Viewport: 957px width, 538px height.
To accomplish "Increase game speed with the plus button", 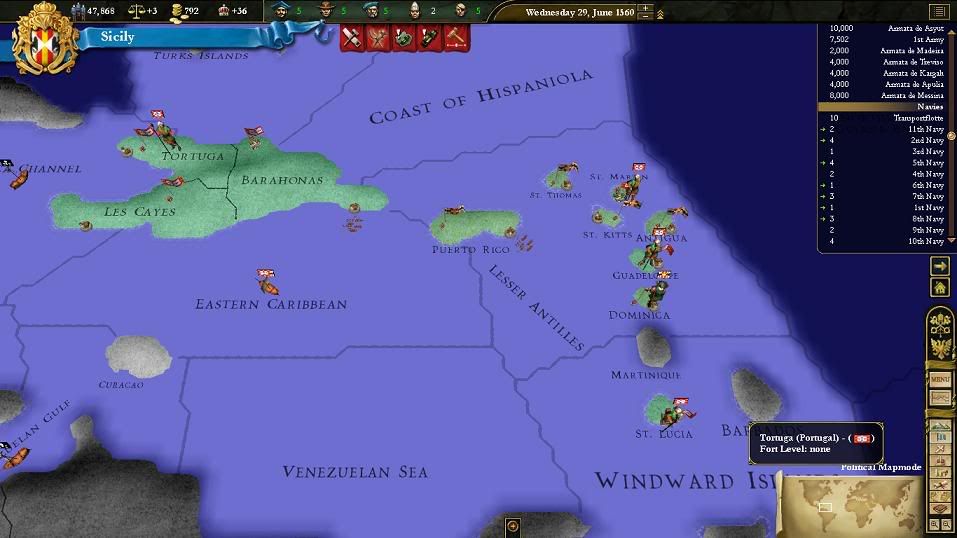I will tap(646, 9).
